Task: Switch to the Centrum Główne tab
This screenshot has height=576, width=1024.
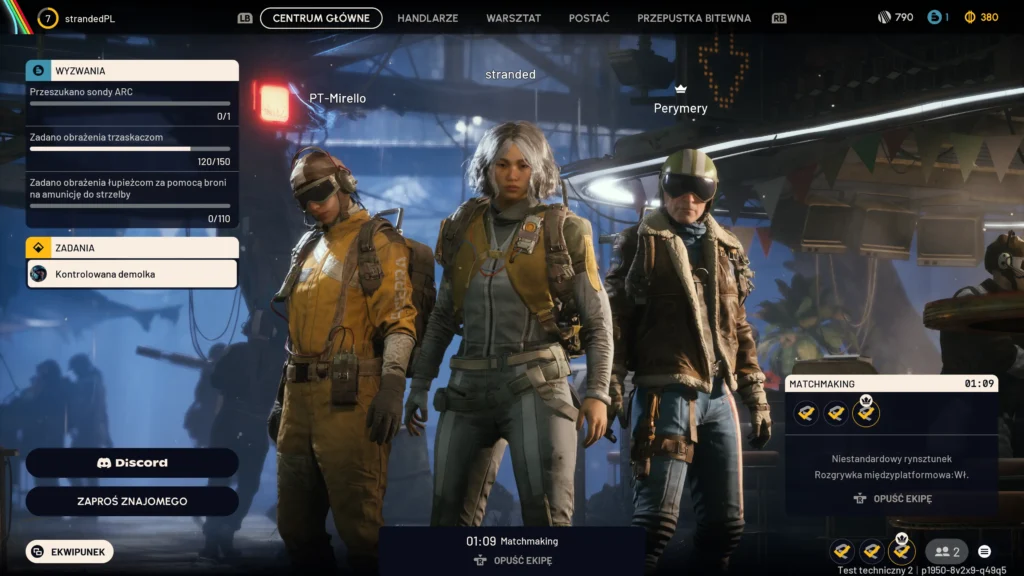Action: [x=321, y=18]
